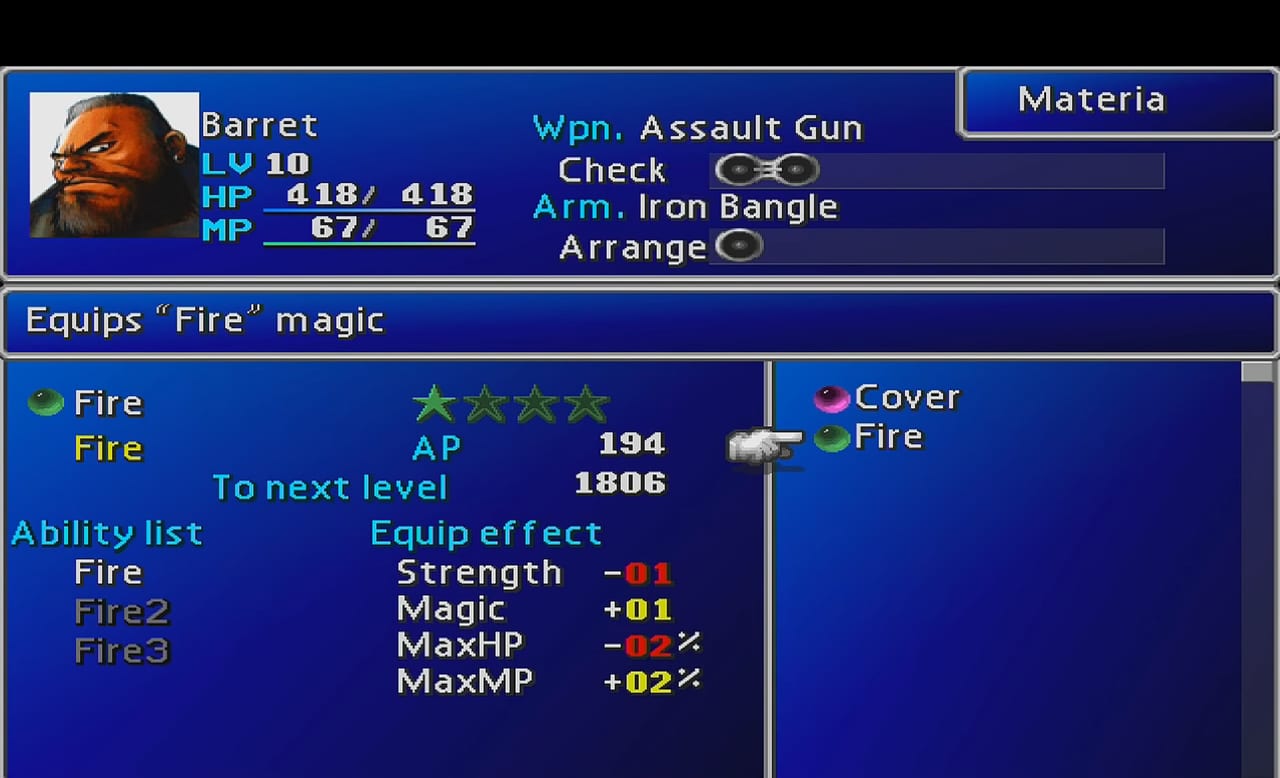1280x778 pixels.
Task: Expand the Equip effect section
Action: pyautogui.click(x=486, y=532)
